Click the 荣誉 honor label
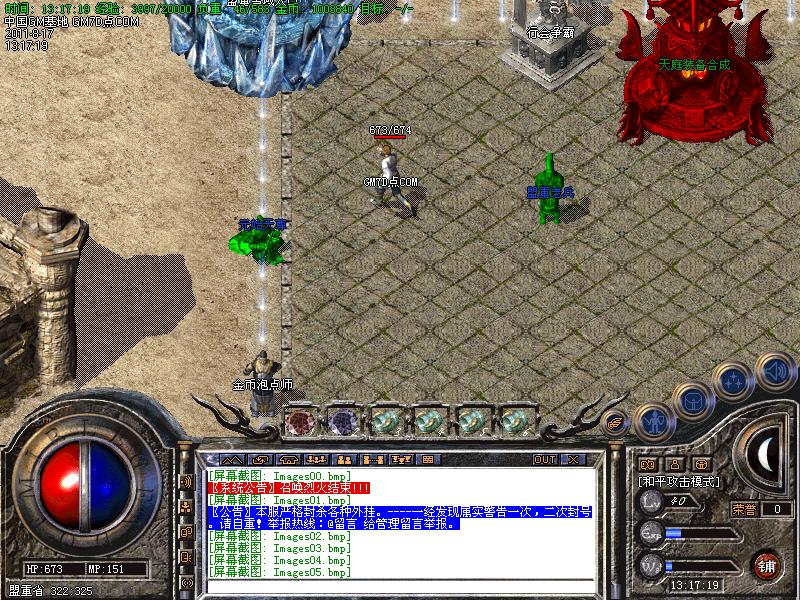Image resolution: width=800 pixels, height=600 pixels. 744,509
